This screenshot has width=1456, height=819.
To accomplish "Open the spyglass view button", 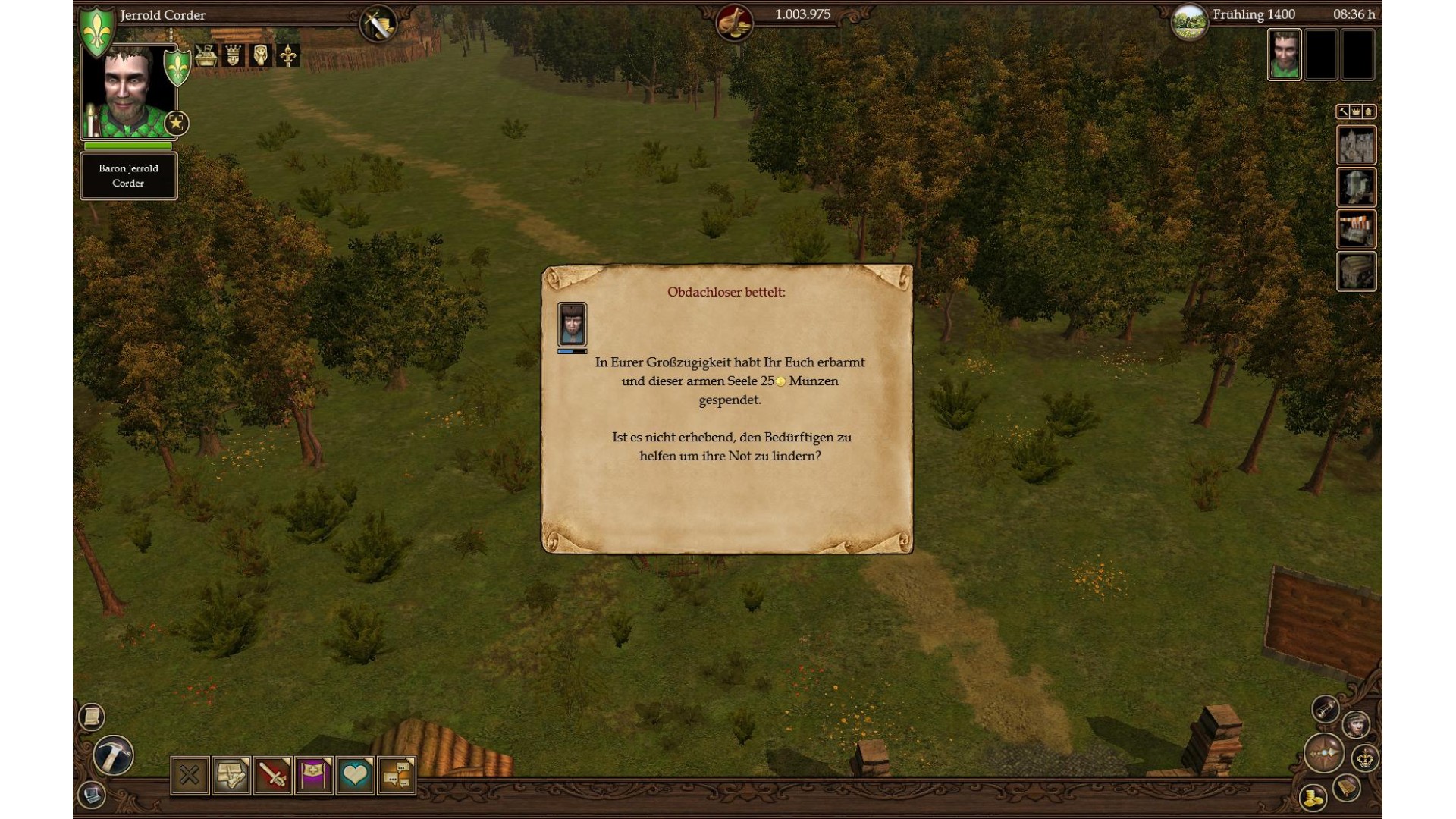I will tap(1326, 709).
